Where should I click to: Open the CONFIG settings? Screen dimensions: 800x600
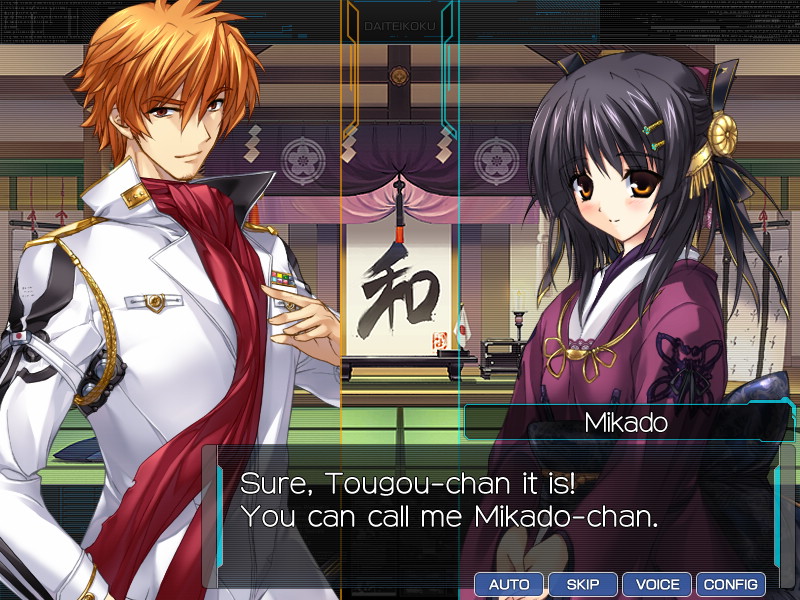click(x=731, y=584)
